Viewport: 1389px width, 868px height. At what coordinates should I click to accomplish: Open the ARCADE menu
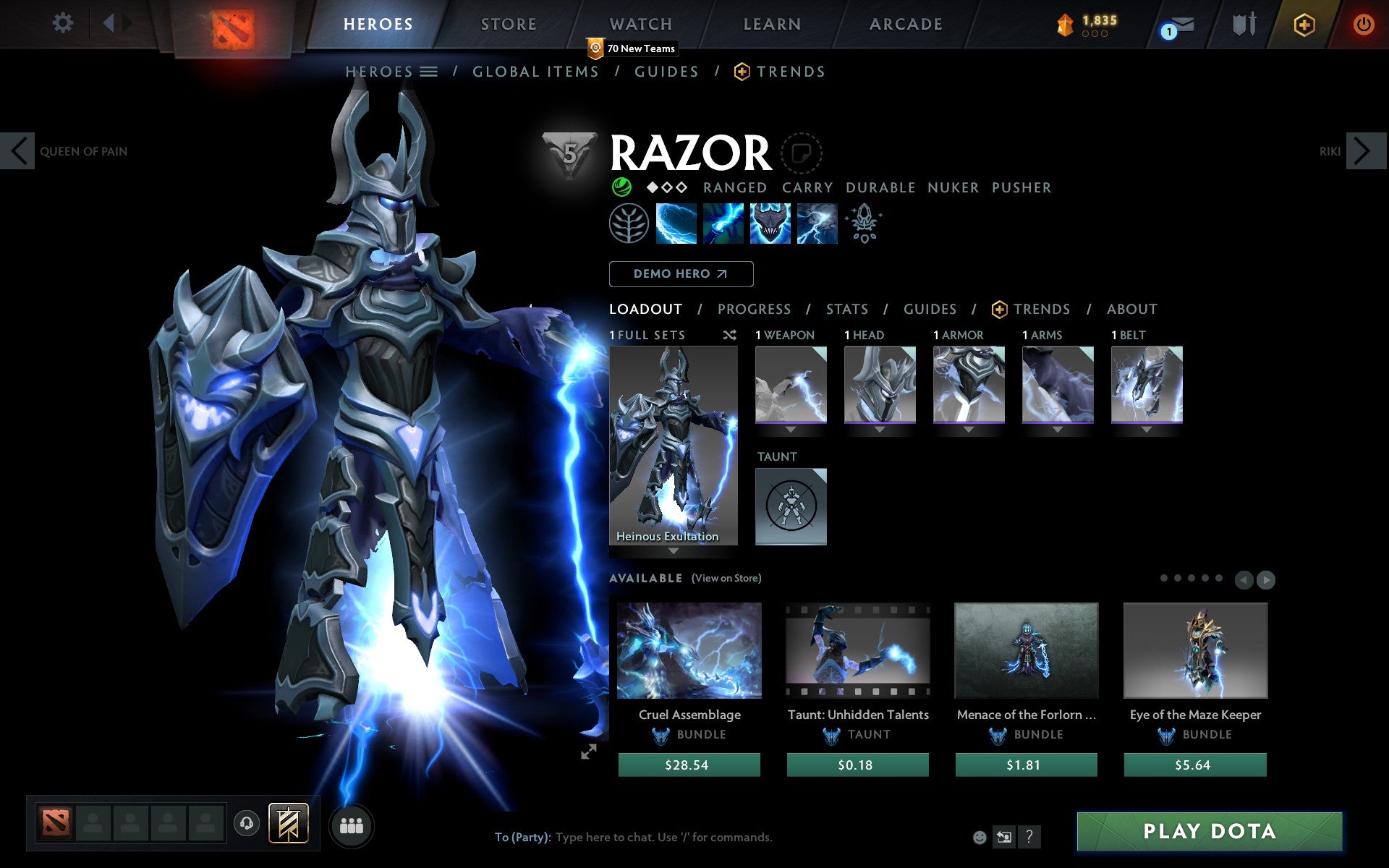click(905, 24)
